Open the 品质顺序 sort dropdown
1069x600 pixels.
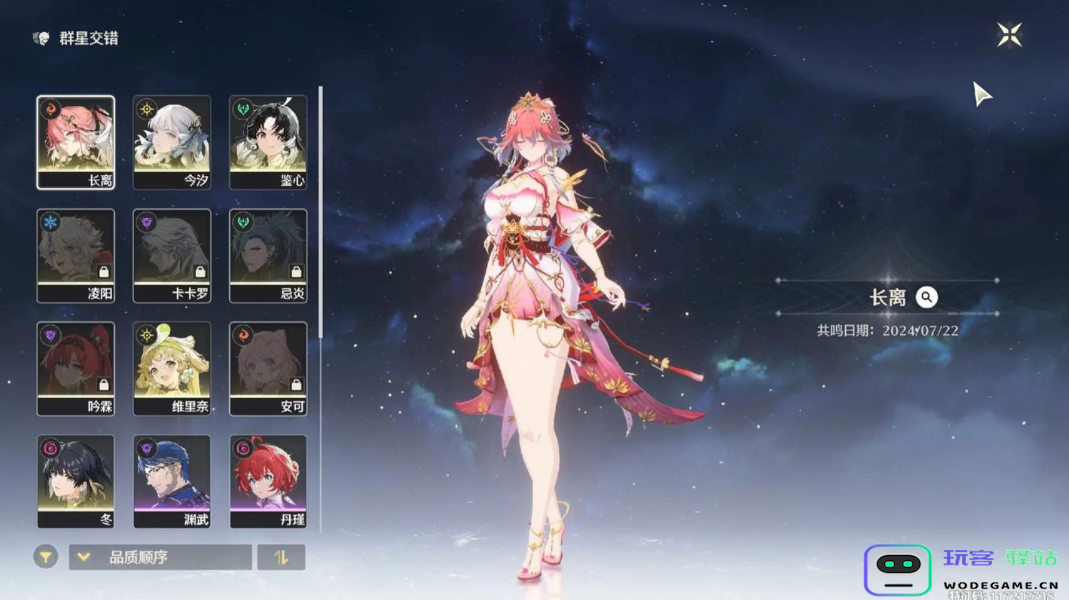click(160, 557)
